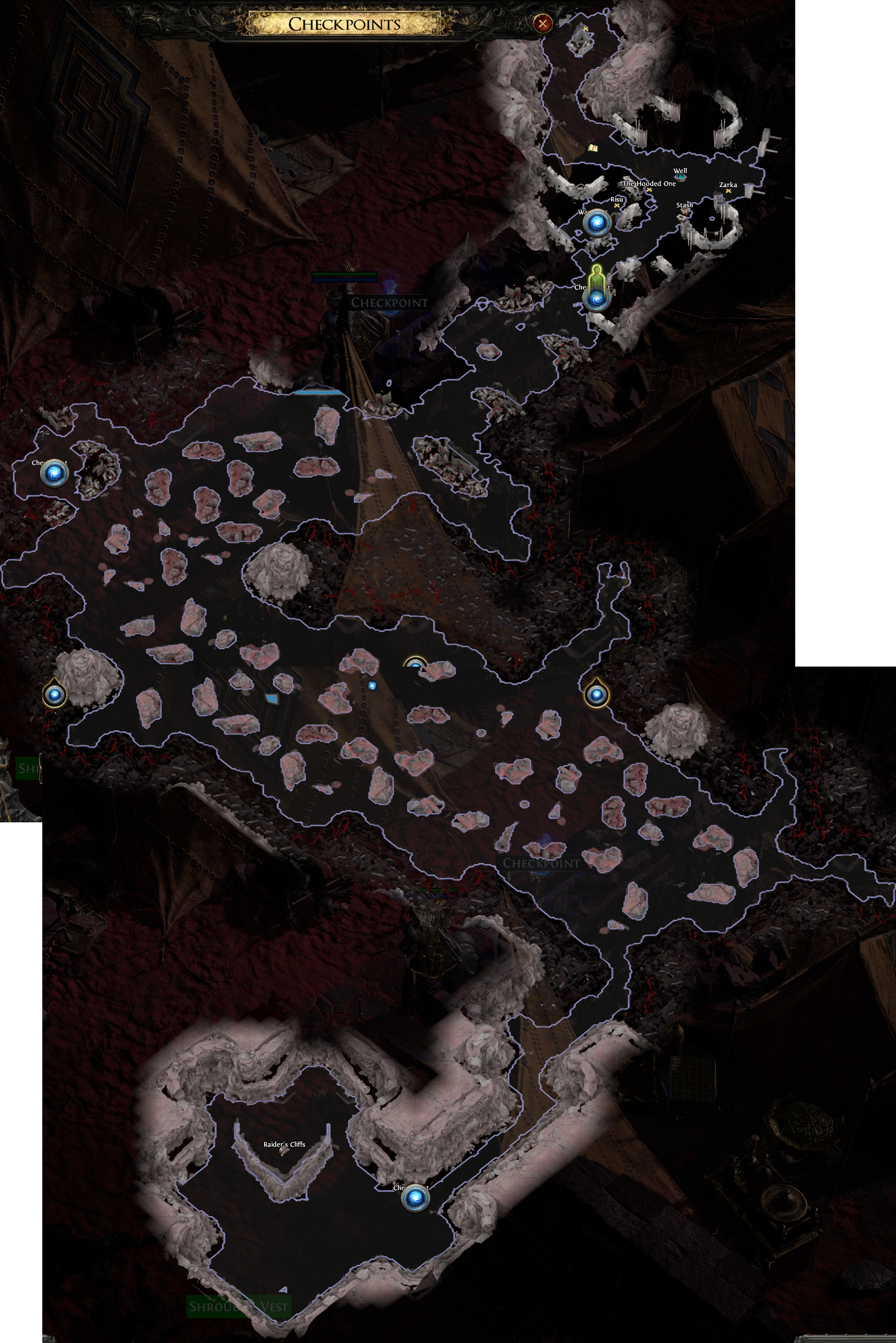Click the leftmost checkpoint swirl icon
The height and width of the screenshot is (1343, 896).
pos(55,472)
